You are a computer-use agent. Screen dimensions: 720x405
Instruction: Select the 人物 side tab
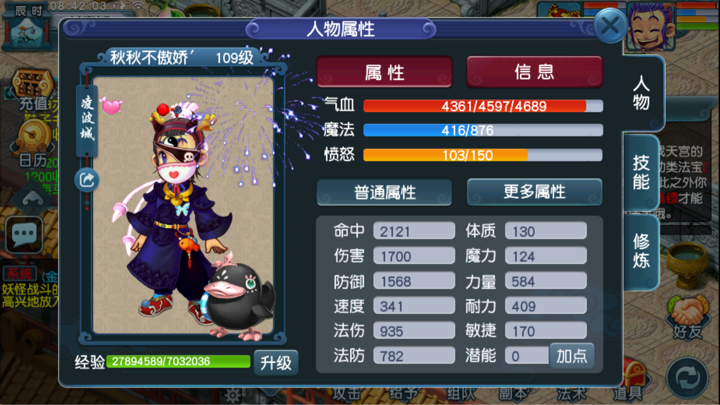click(641, 92)
